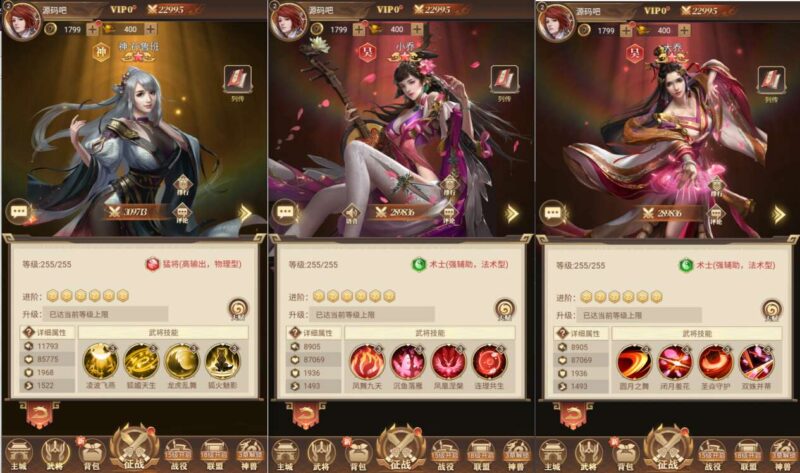The width and height of the screenshot is (800, 473).
Task: Select the 圆月之舞 skill icon
Action: [634, 360]
